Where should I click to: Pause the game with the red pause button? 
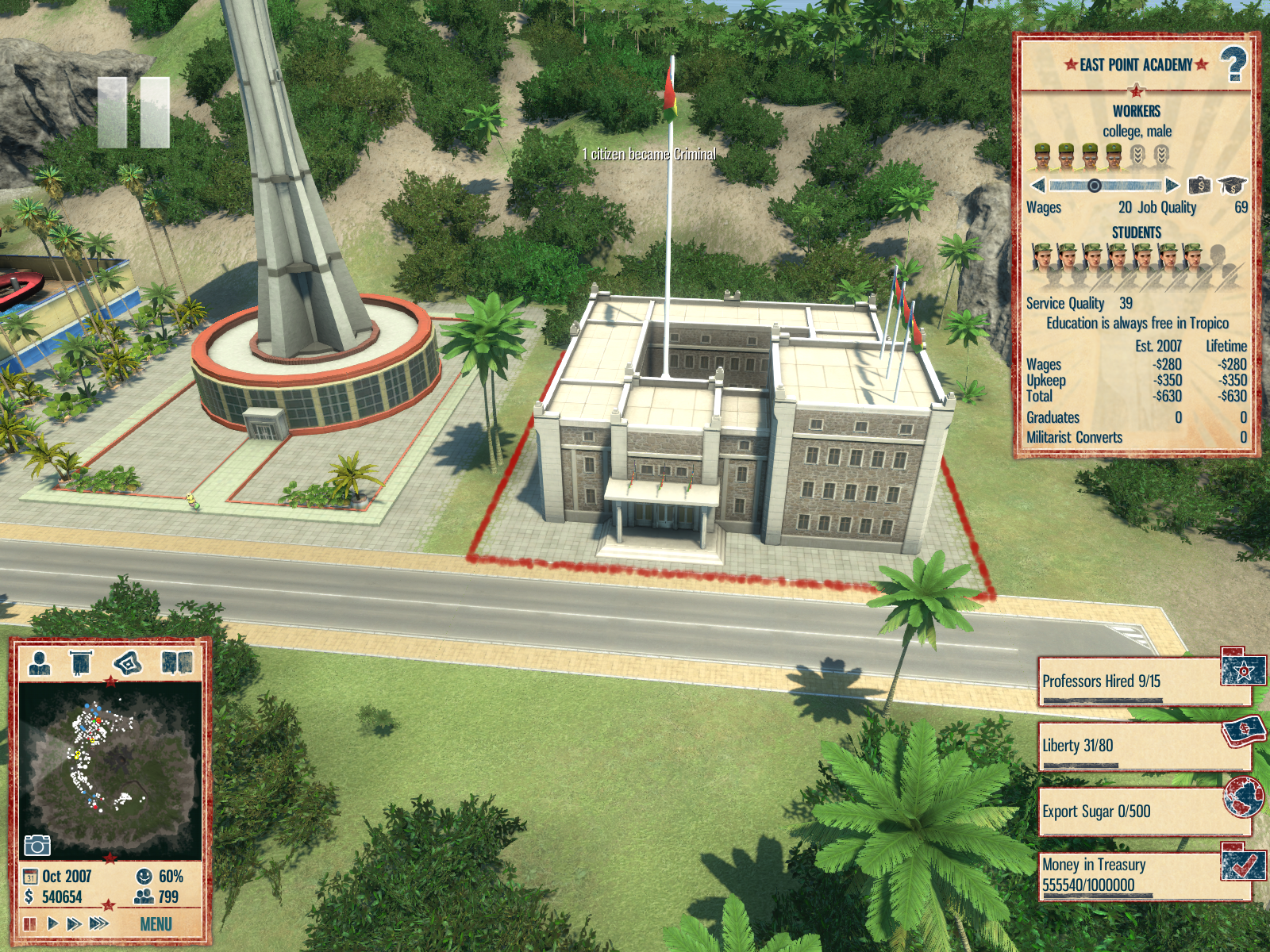30,923
